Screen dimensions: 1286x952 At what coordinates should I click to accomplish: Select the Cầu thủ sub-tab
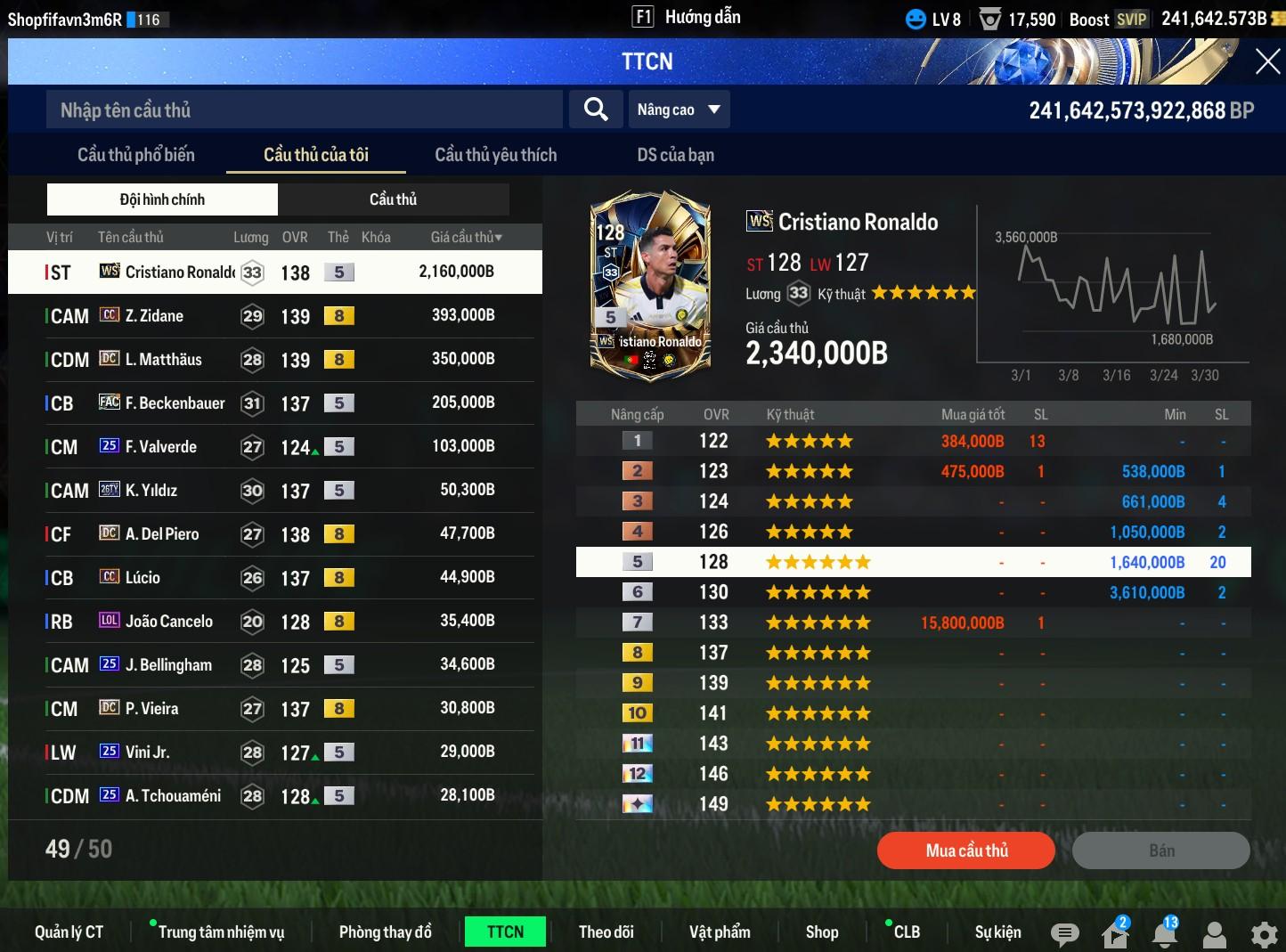(x=393, y=199)
